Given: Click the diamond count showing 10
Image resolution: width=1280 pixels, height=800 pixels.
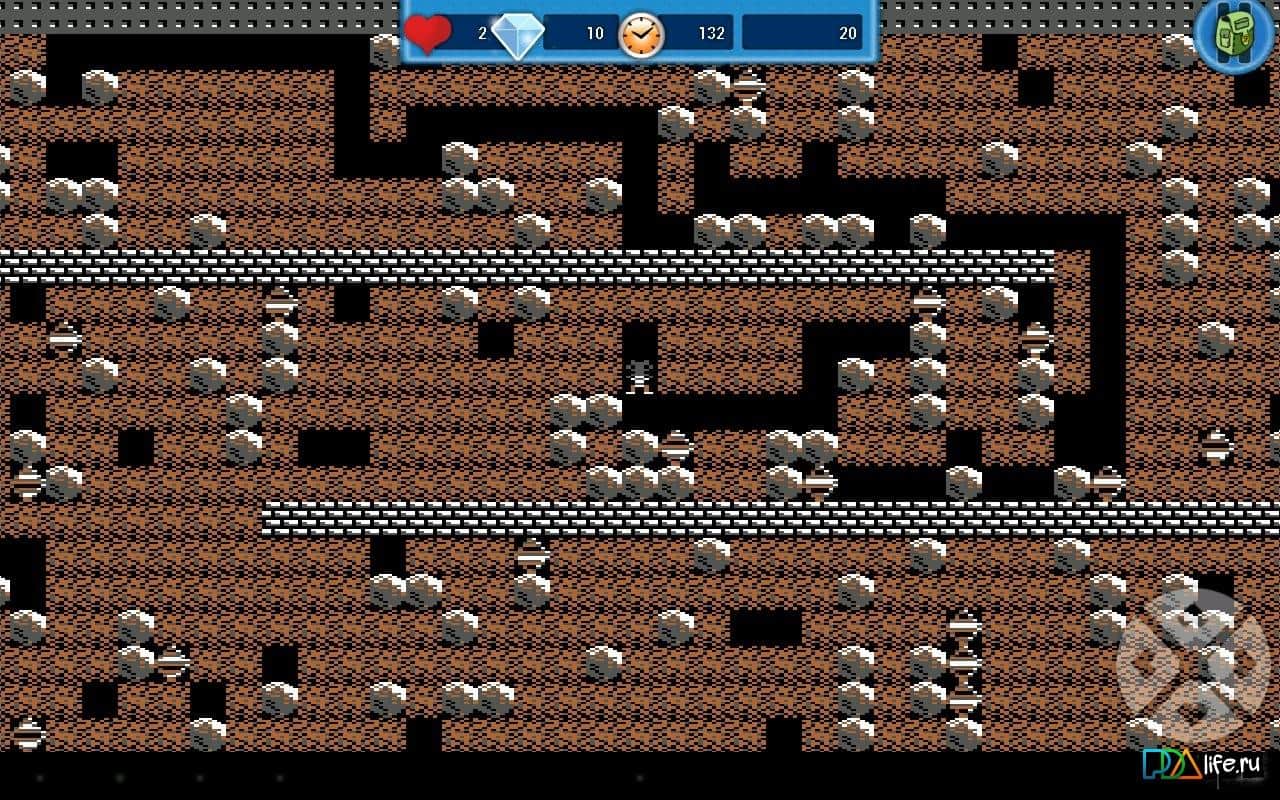Looking at the screenshot, I should [x=594, y=33].
